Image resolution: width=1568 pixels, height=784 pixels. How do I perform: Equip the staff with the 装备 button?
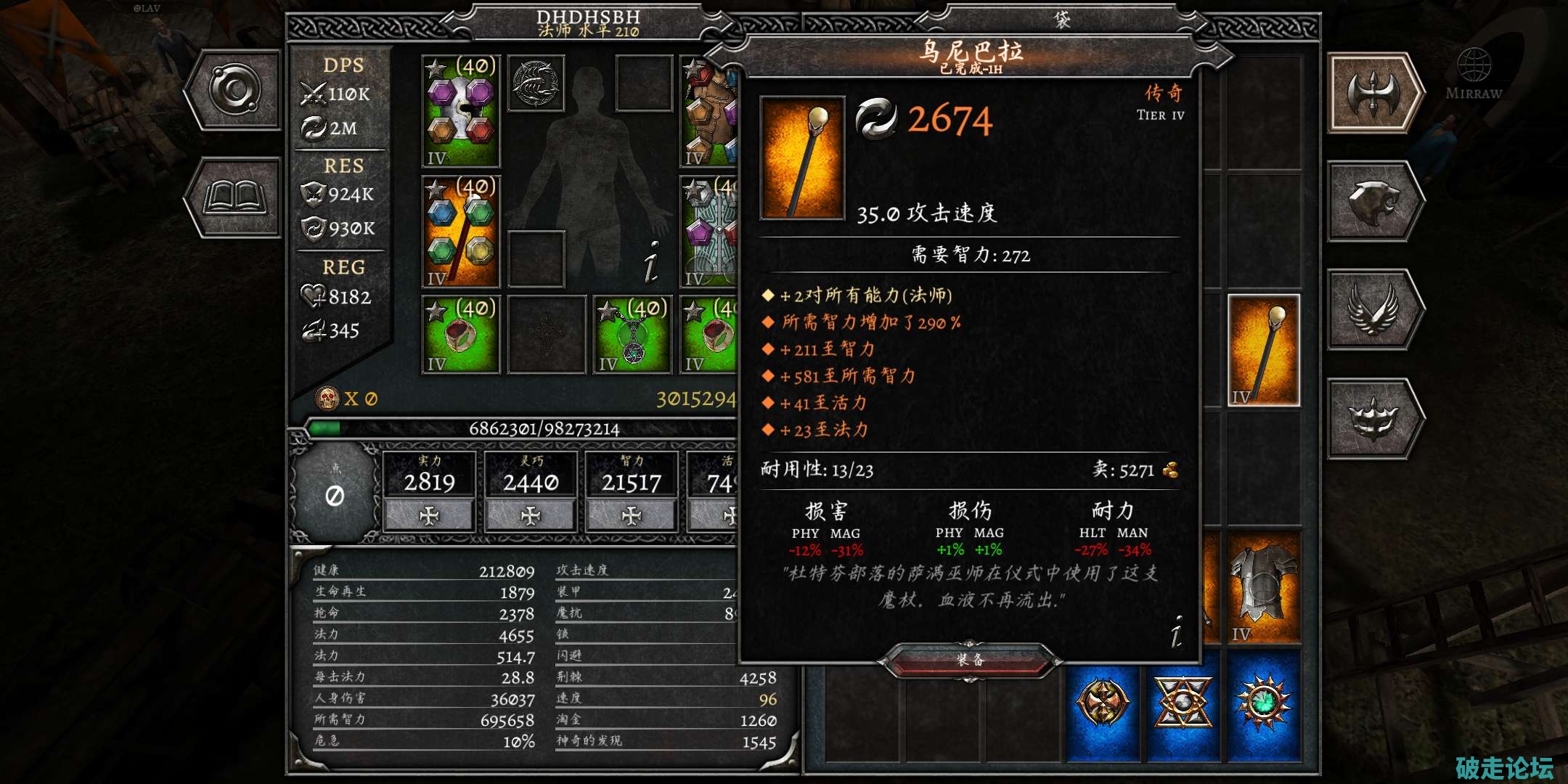(970, 660)
